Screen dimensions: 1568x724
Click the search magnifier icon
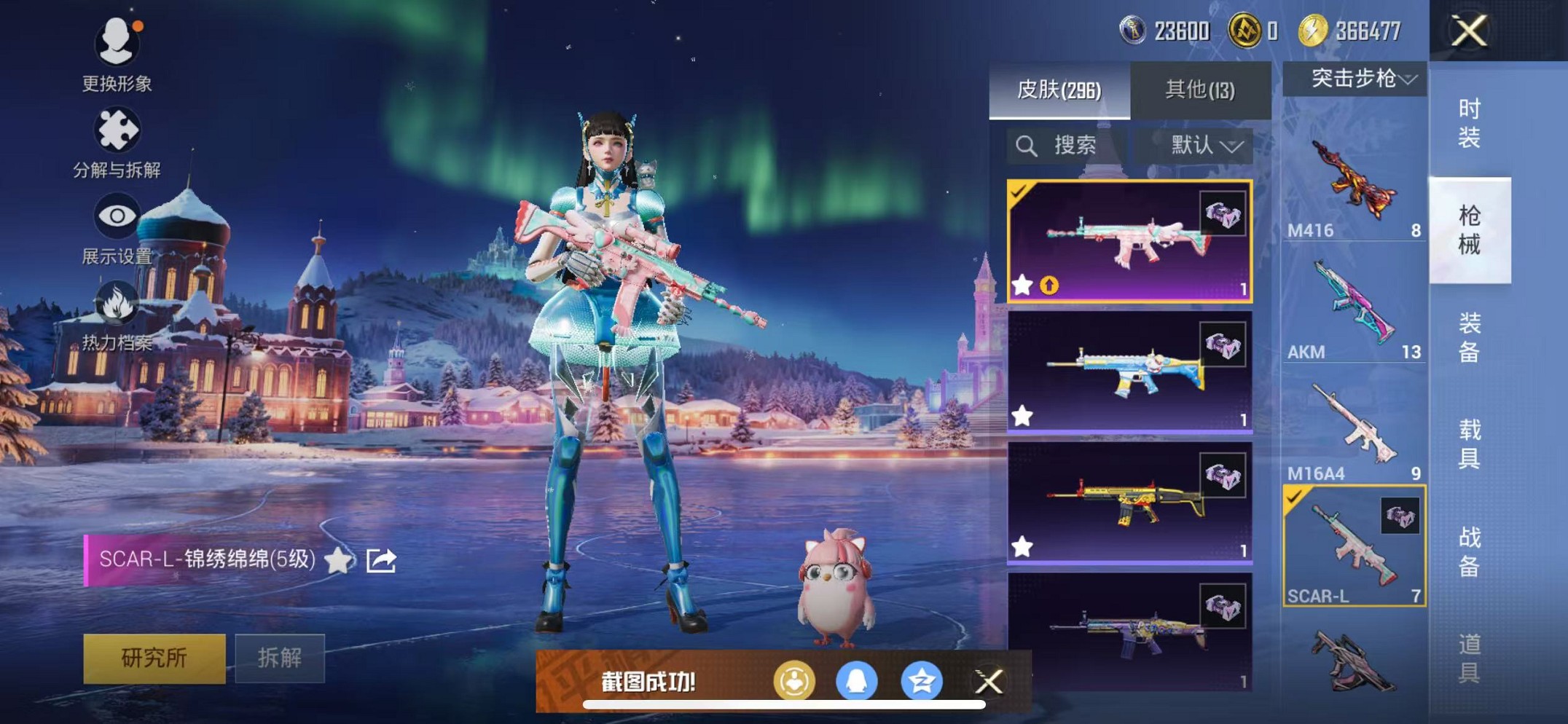[x=1027, y=146]
